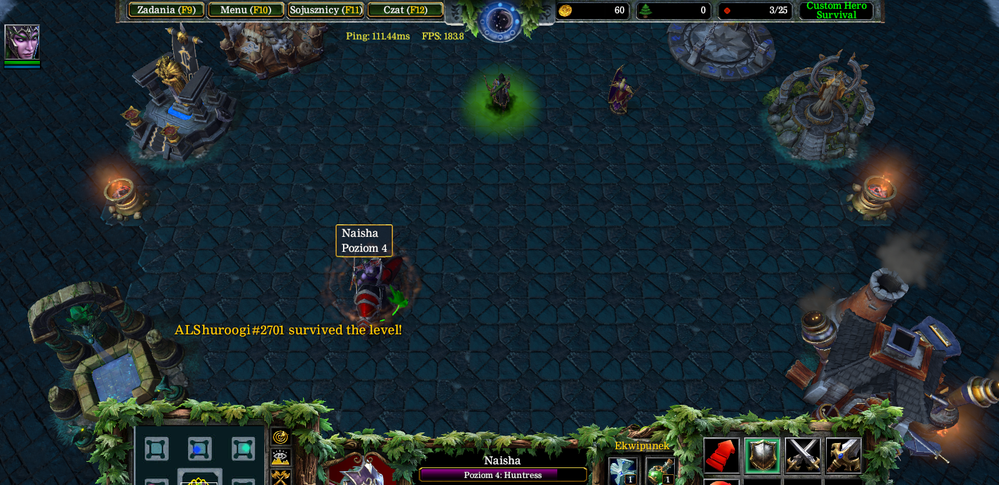999x485 pixels.
Task: Use the green potion inventory item
Action: (660, 471)
